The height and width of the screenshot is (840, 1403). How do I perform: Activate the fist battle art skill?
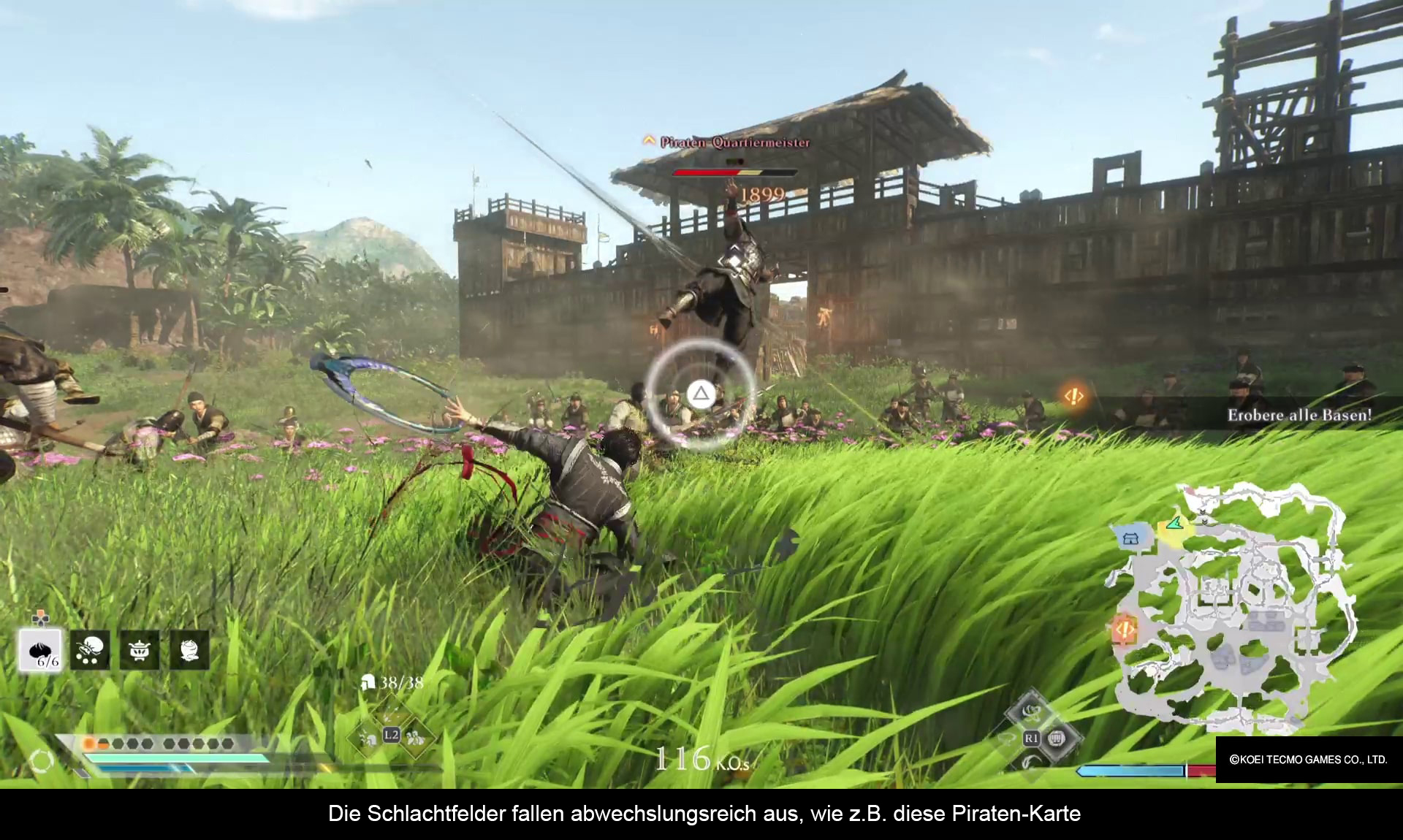tap(1055, 739)
